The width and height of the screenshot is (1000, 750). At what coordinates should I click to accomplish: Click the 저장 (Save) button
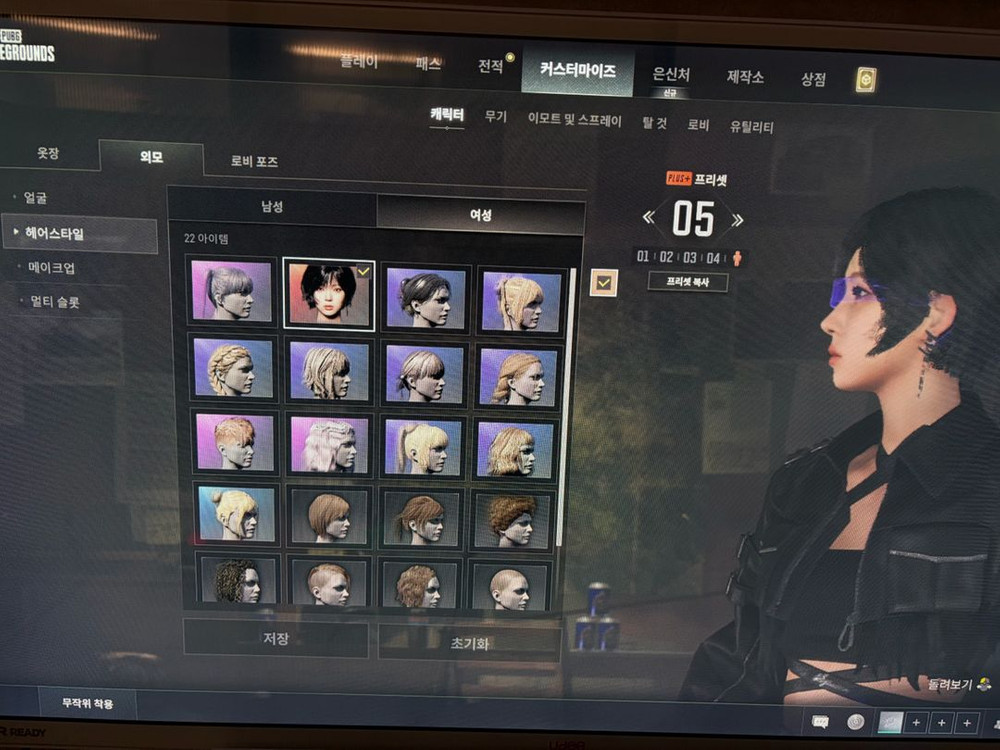276,638
